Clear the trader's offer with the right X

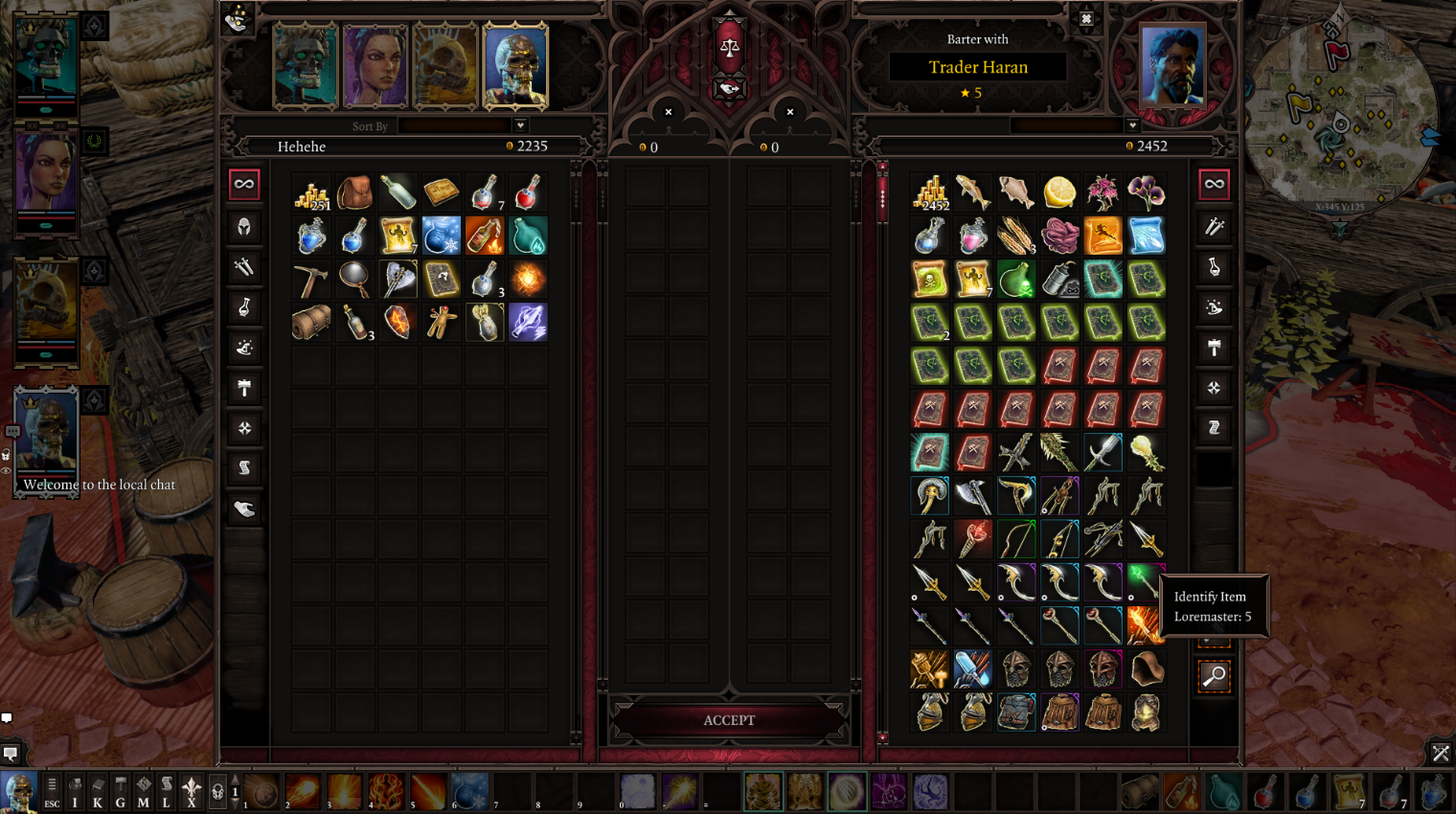790,112
